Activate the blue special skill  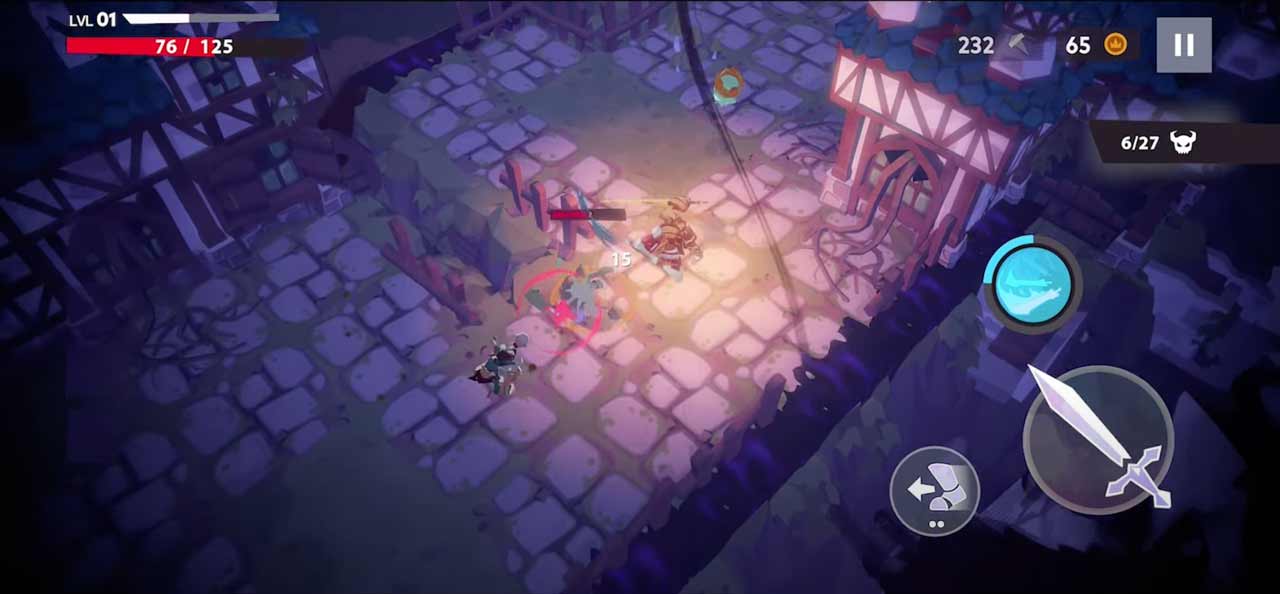click(x=1031, y=284)
